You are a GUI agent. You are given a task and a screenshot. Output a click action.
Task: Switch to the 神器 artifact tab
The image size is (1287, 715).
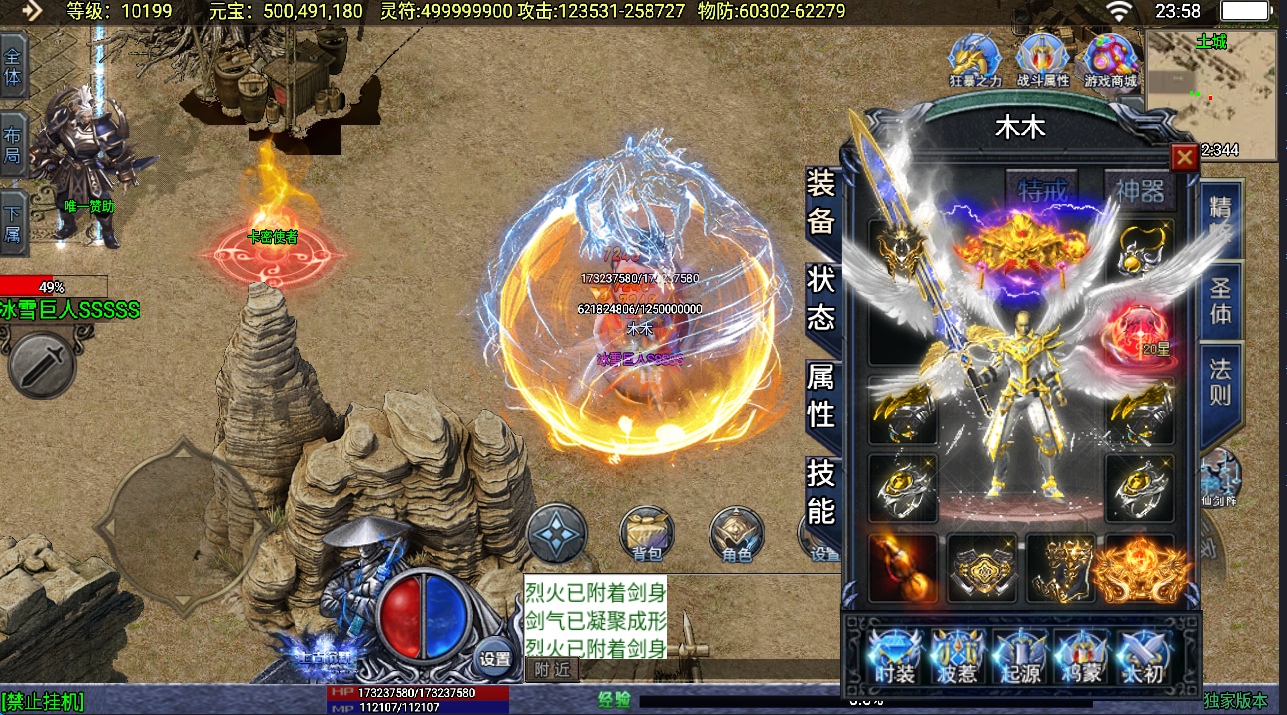click(x=1140, y=189)
